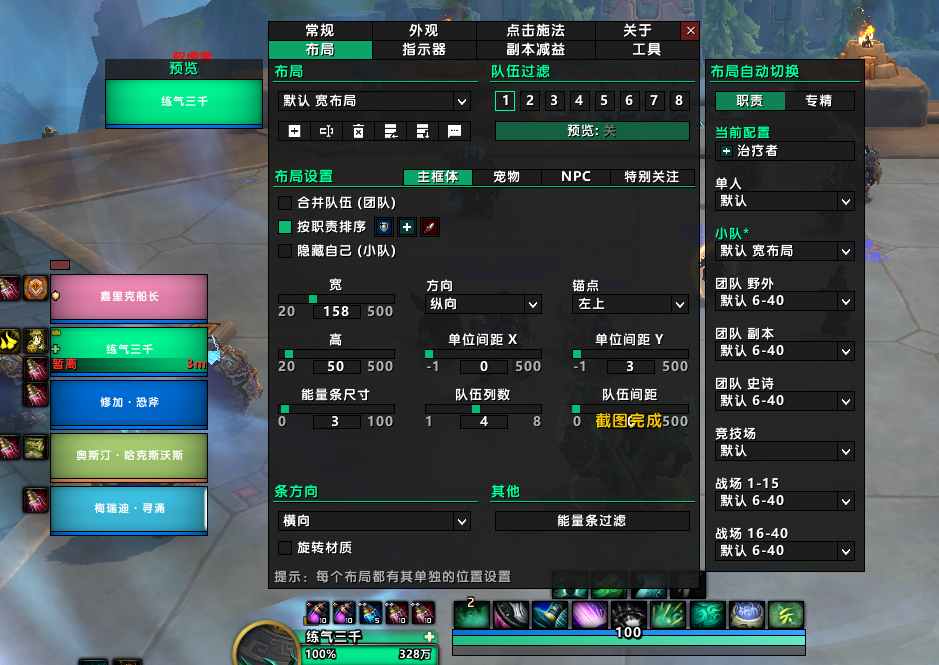Select the 专精 auto-switch tab
The image size is (939, 665).
(818, 100)
